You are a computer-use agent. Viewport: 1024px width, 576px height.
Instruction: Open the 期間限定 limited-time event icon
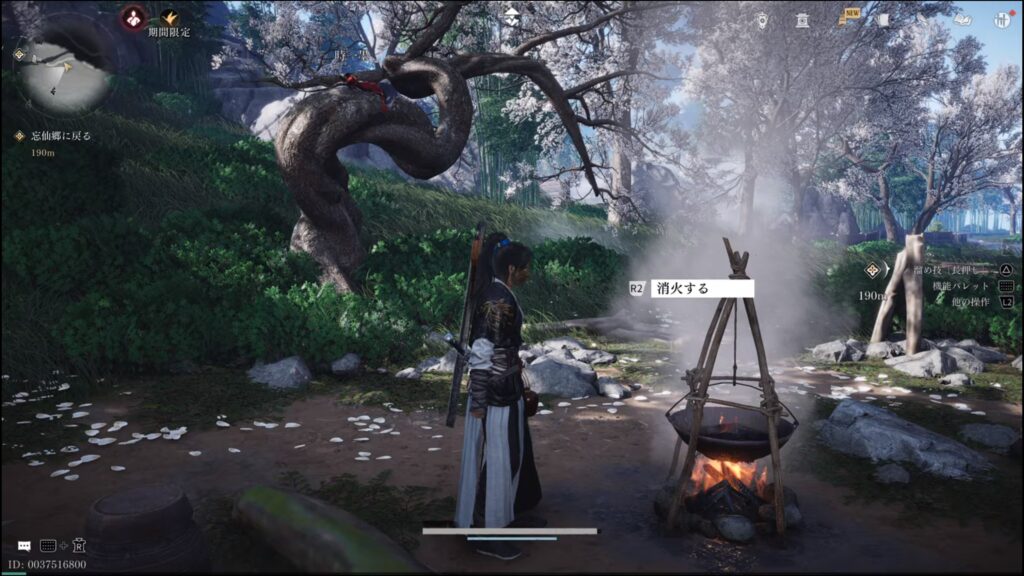pyautogui.click(x=169, y=17)
